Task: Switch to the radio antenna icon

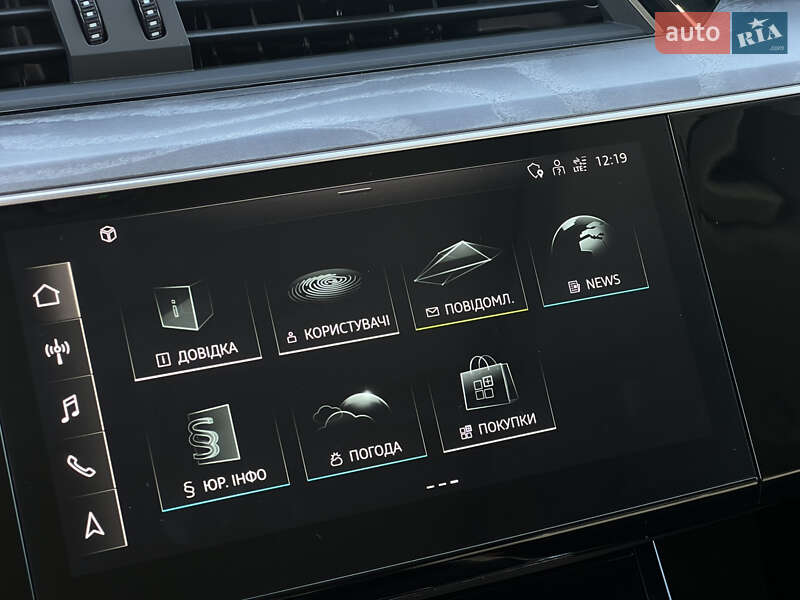Action: pyautogui.click(x=58, y=351)
